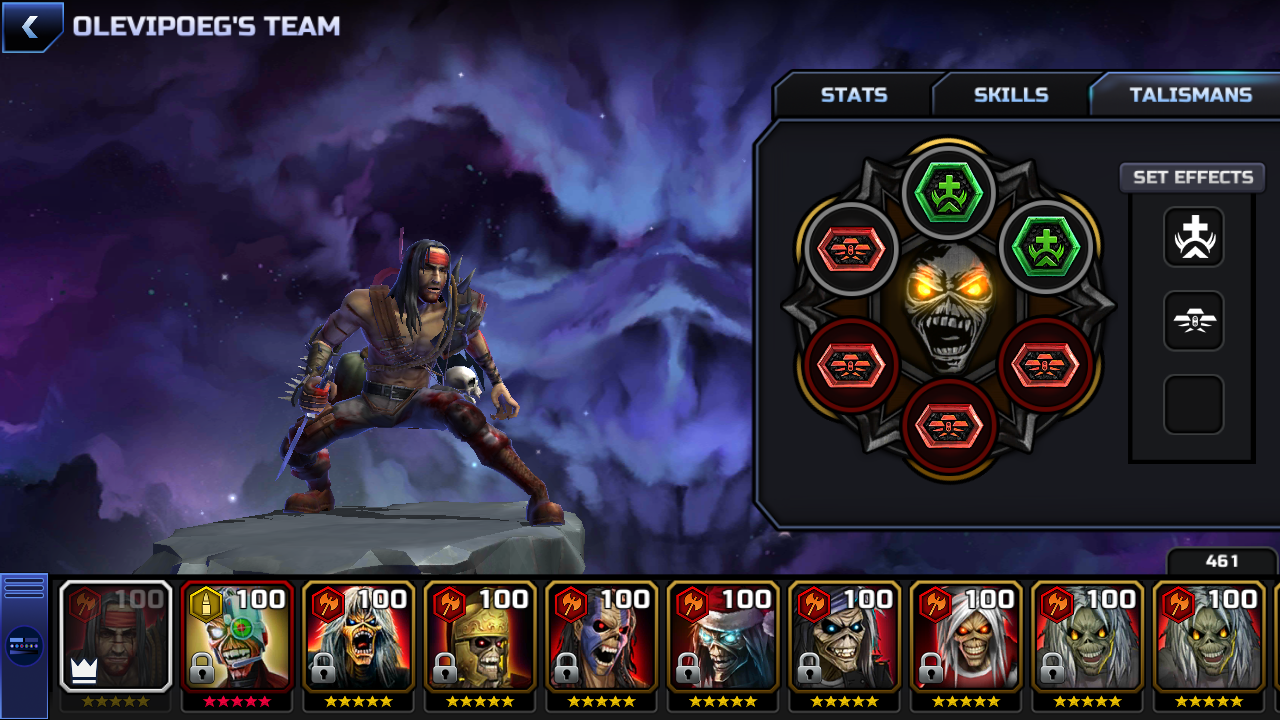Choose the white-haired Eddie with orange eyes
This screenshot has height=720, width=1280.
[967, 637]
